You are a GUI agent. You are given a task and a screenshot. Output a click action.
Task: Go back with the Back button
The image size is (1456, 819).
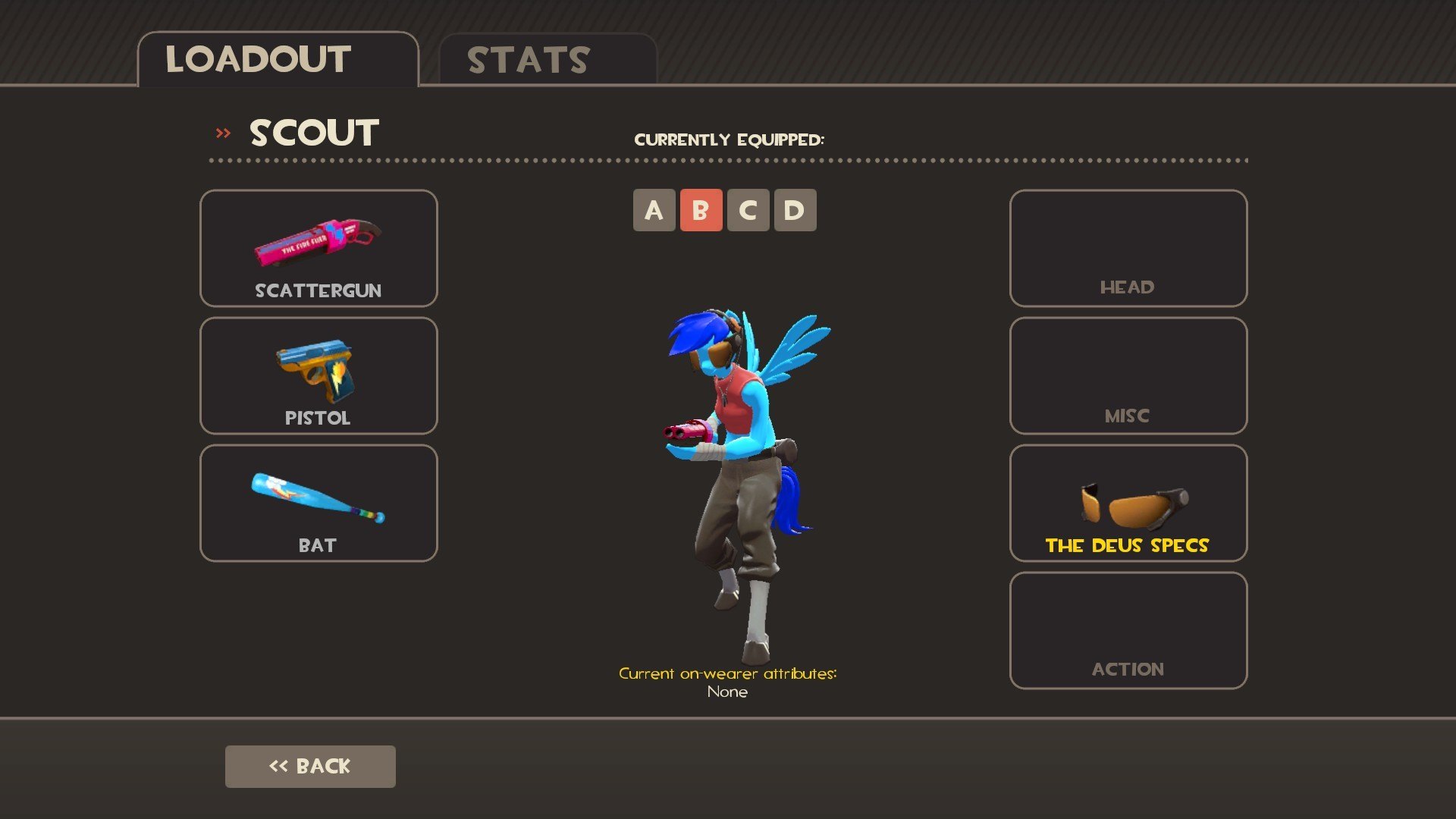[x=310, y=766]
